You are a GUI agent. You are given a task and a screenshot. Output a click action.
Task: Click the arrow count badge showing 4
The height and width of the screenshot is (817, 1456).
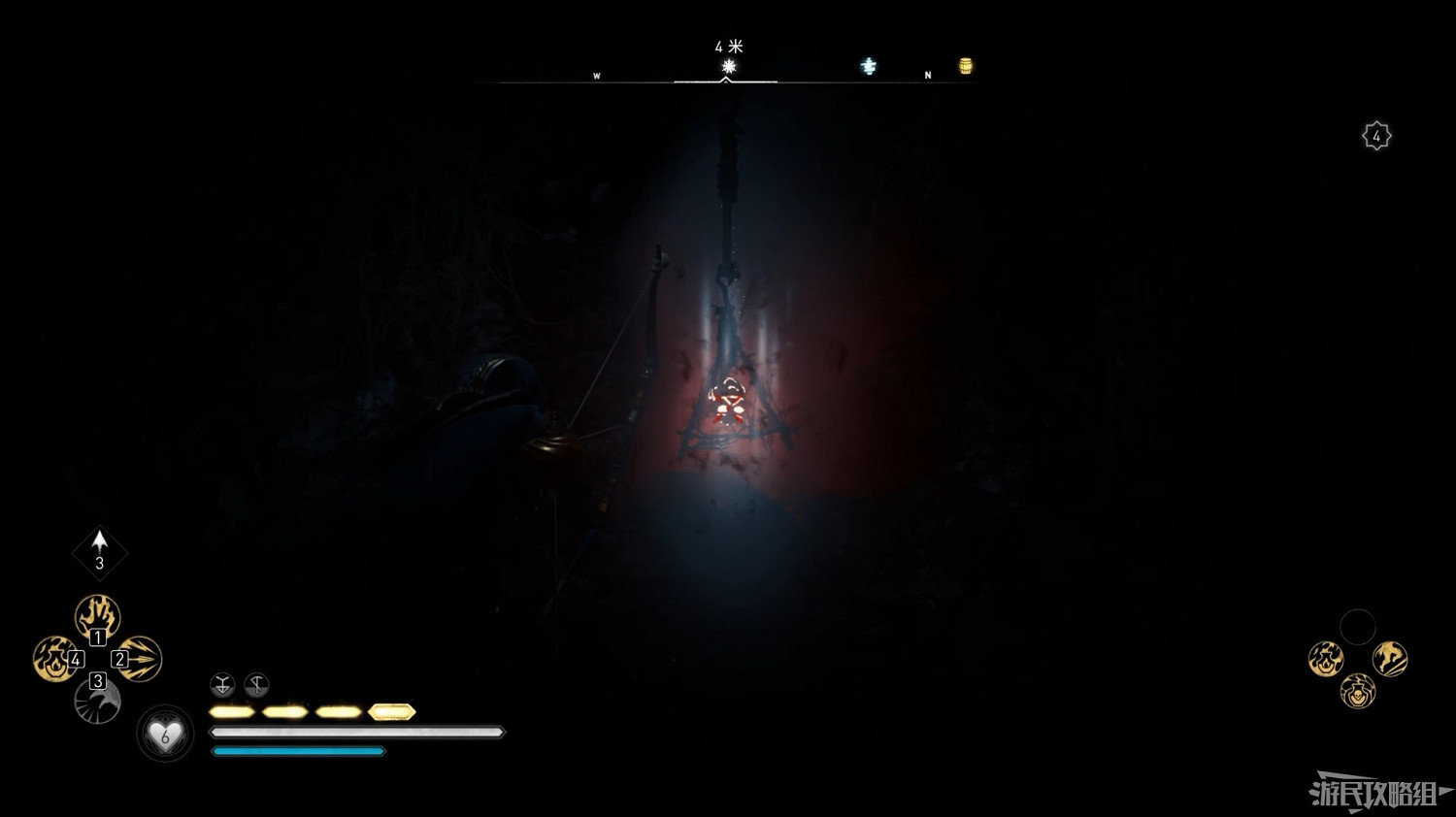coord(1378,136)
